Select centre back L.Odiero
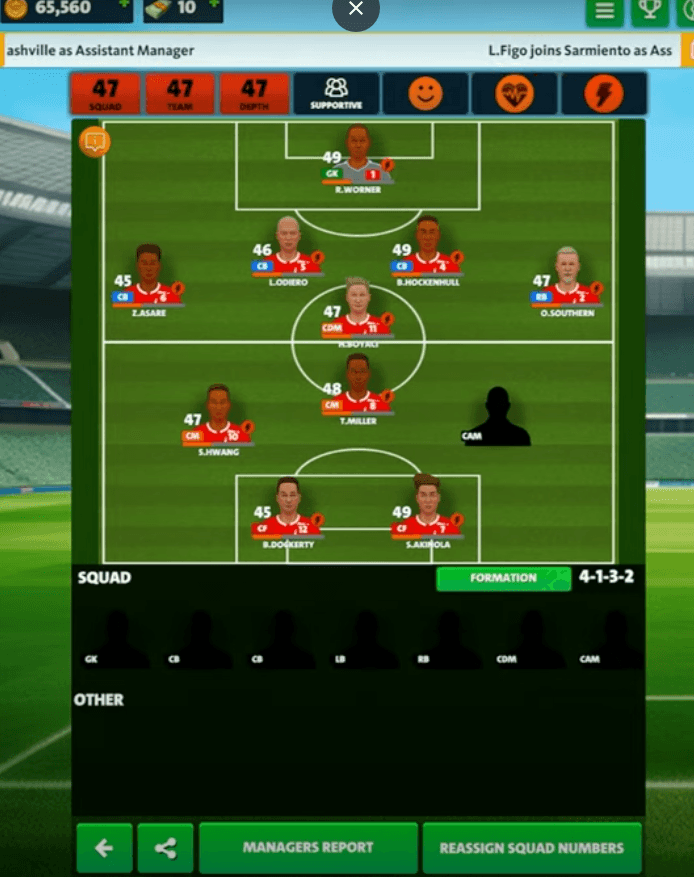The width and height of the screenshot is (694, 877). click(x=288, y=248)
